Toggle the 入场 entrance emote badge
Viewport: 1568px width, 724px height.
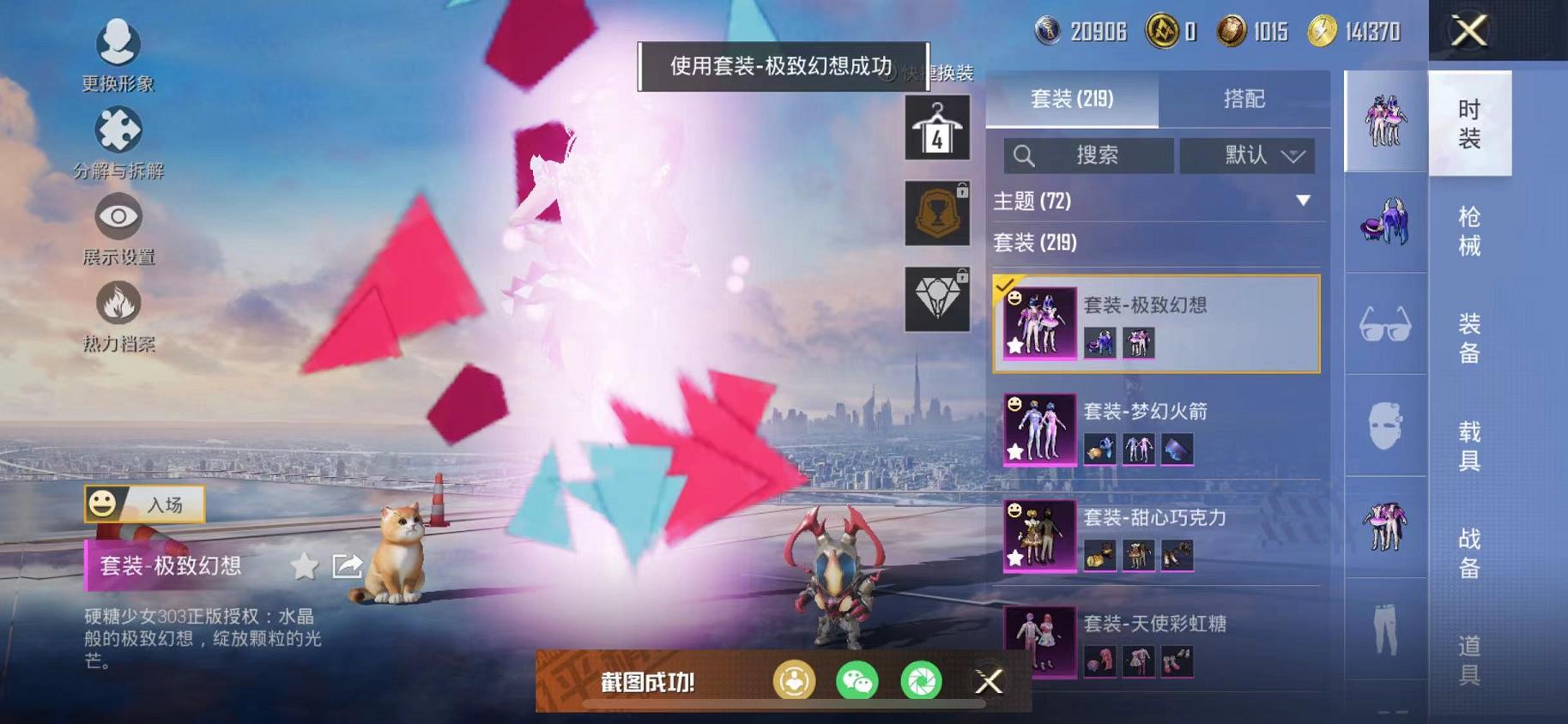pyautogui.click(x=144, y=502)
